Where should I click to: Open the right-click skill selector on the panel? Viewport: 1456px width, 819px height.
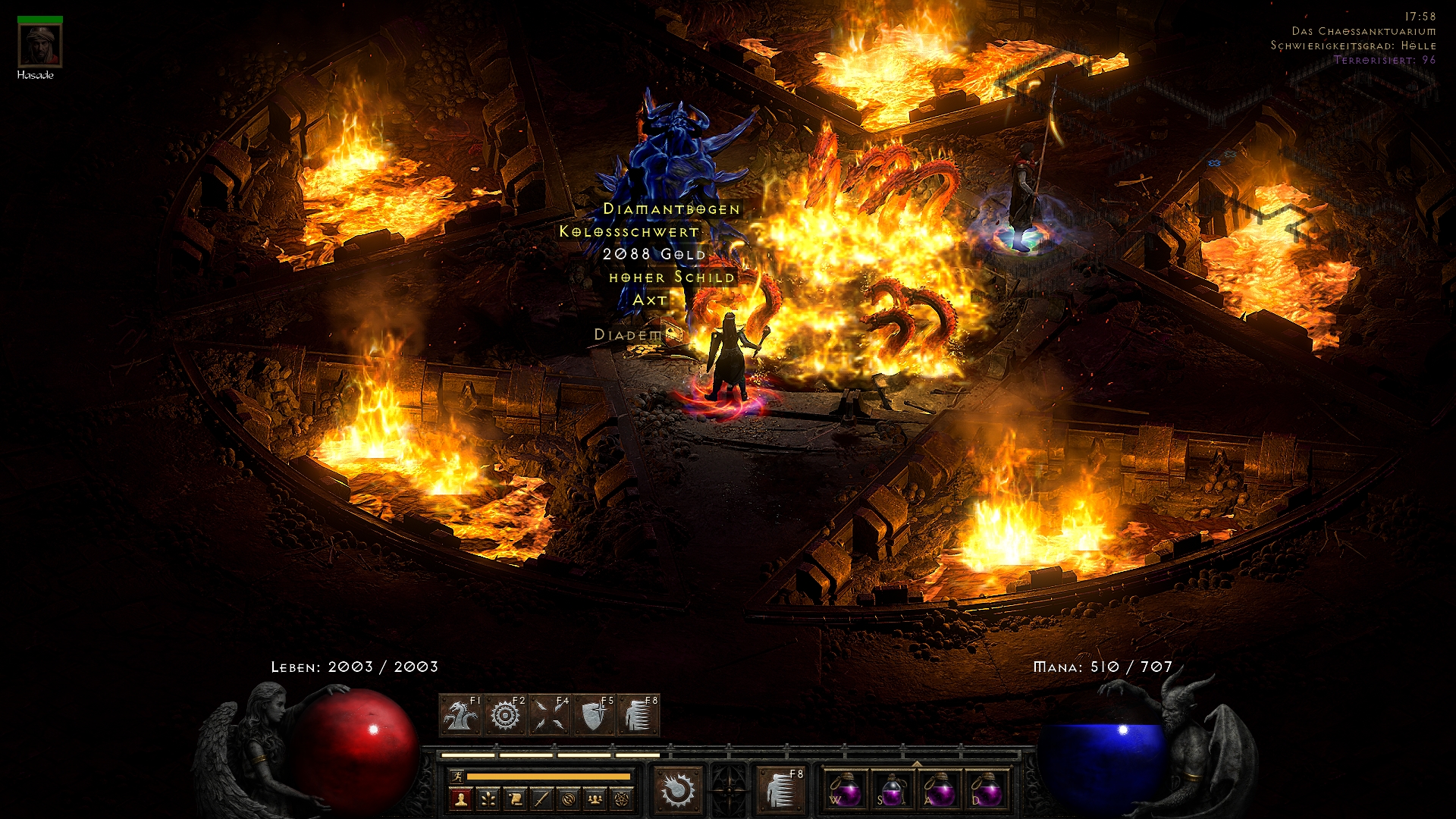pyautogui.click(x=781, y=789)
